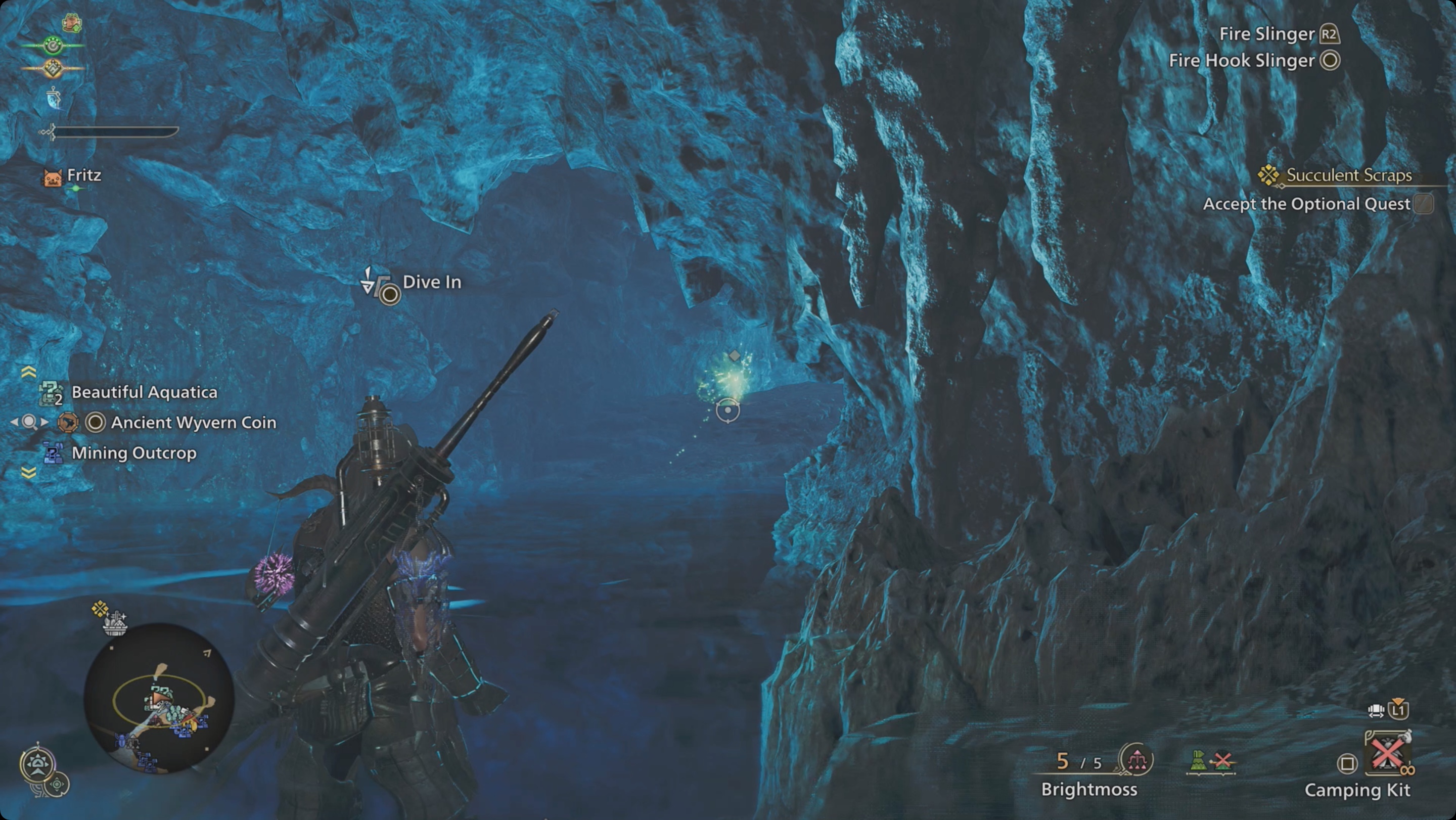Viewport: 1456px width, 820px height.
Task: Click the magnifying glass on the item bar
Action: coord(31,422)
